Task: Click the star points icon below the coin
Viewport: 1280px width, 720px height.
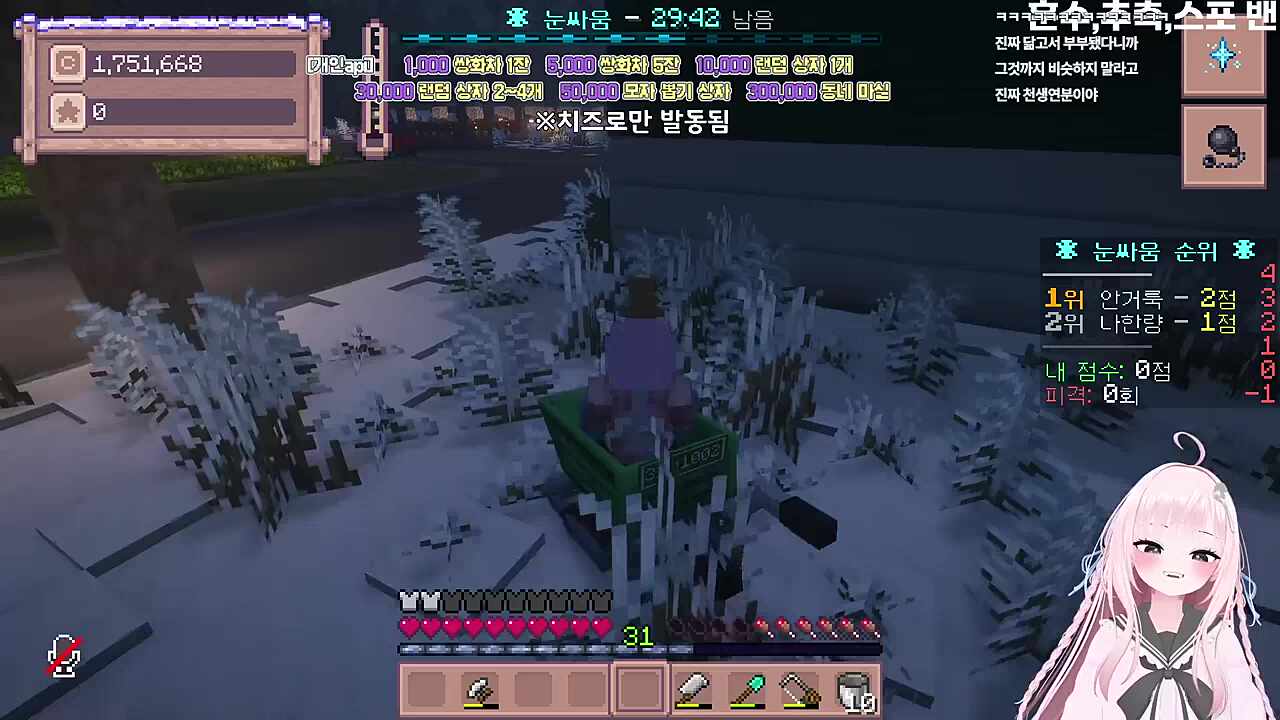Action: tap(66, 111)
